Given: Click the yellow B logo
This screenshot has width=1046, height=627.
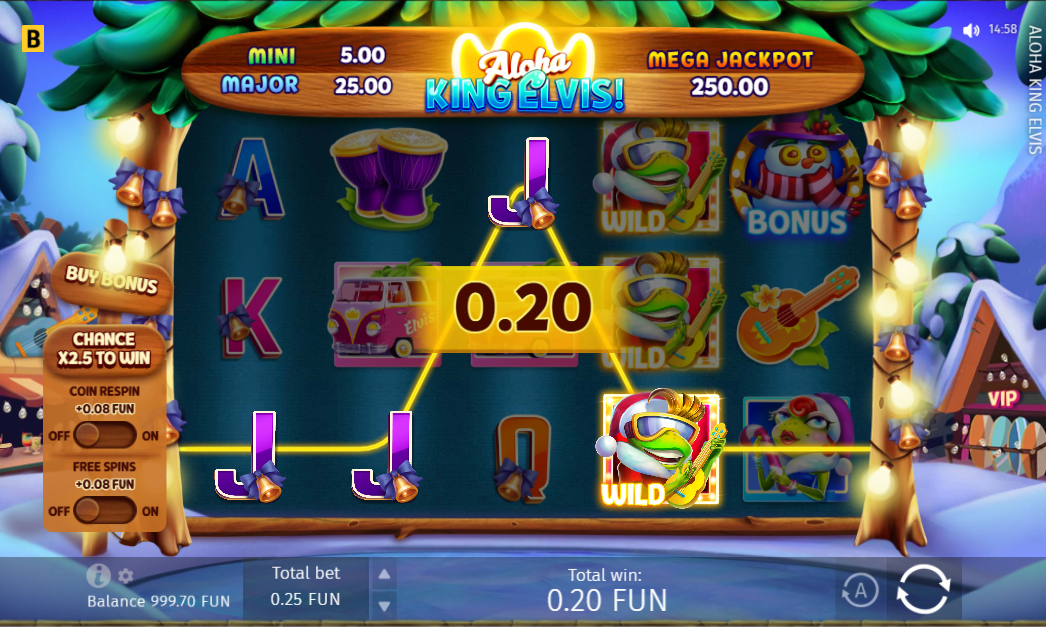Looking at the screenshot, I should (34, 39).
